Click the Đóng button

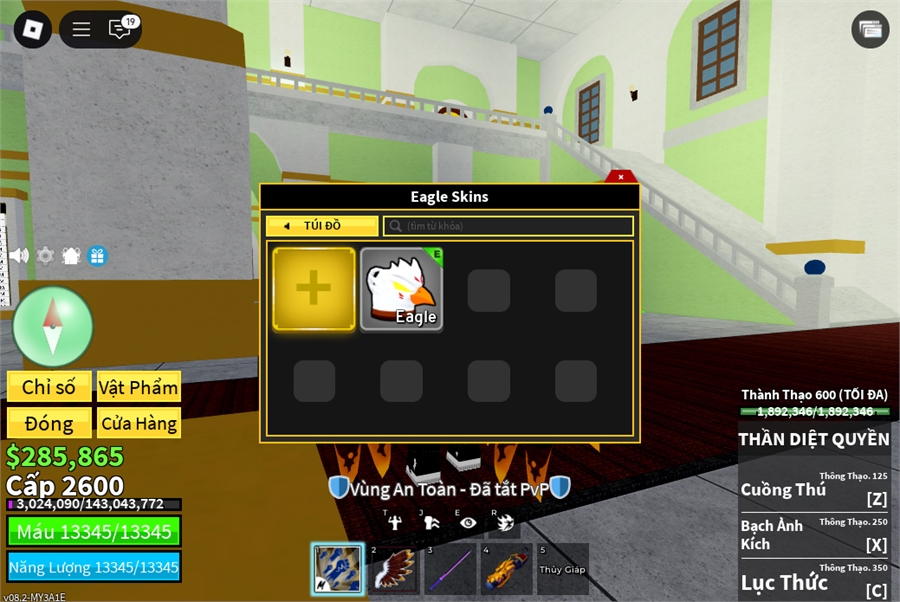coord(49,423)
